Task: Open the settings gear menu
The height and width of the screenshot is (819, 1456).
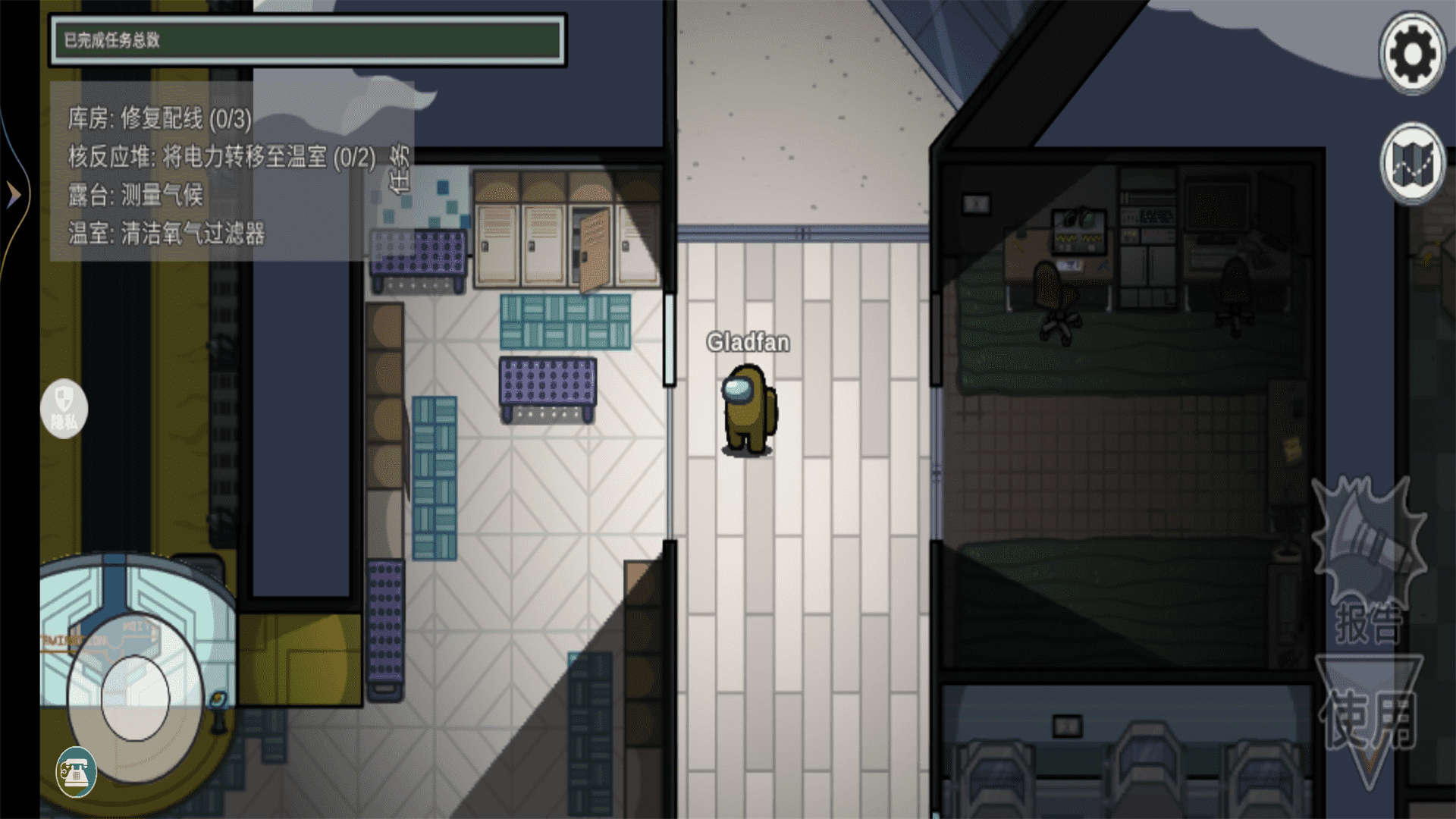Action: (1411, 54)
